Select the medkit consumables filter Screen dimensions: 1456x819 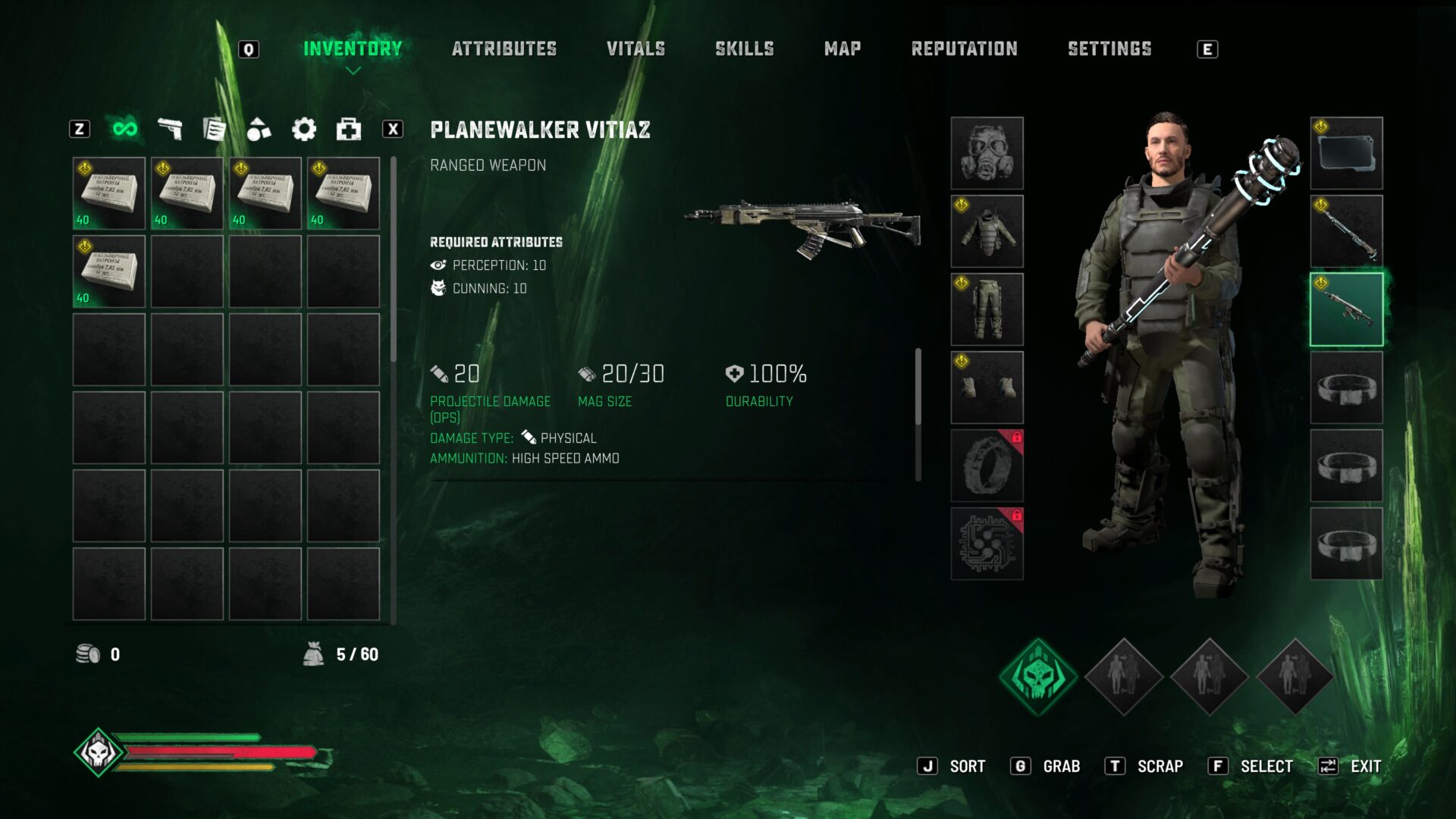tap(349, 129)
